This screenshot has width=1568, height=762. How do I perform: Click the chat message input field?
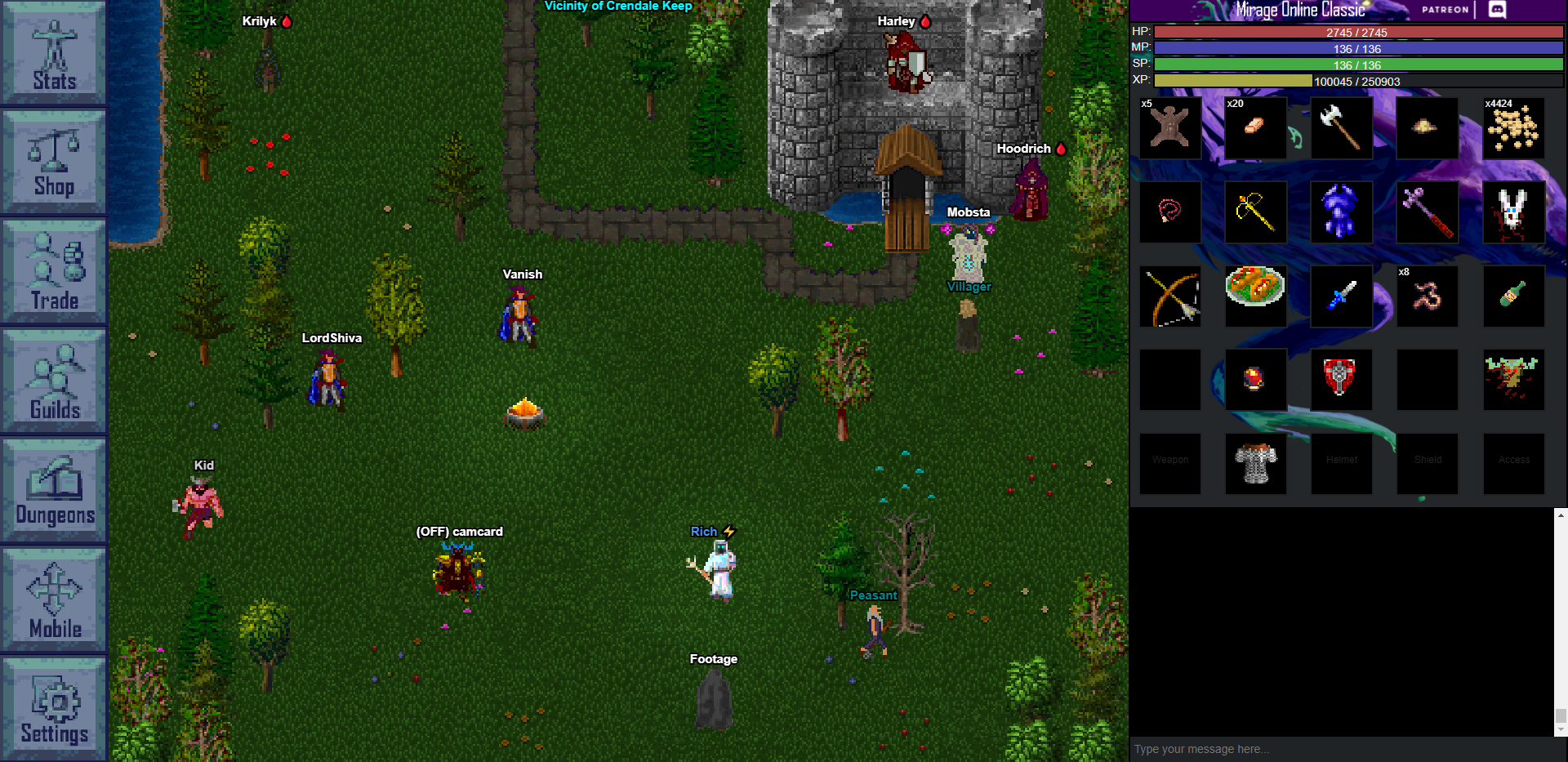pyautogui.click(x=1339, y=748)
